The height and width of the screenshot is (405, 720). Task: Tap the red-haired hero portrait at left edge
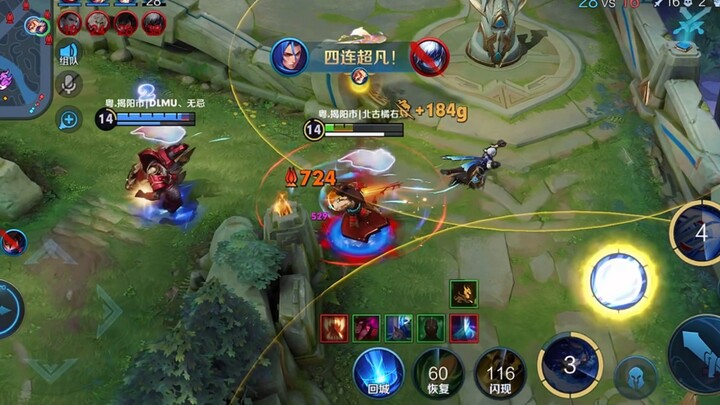pyautogui.click(x=10, y=241)
